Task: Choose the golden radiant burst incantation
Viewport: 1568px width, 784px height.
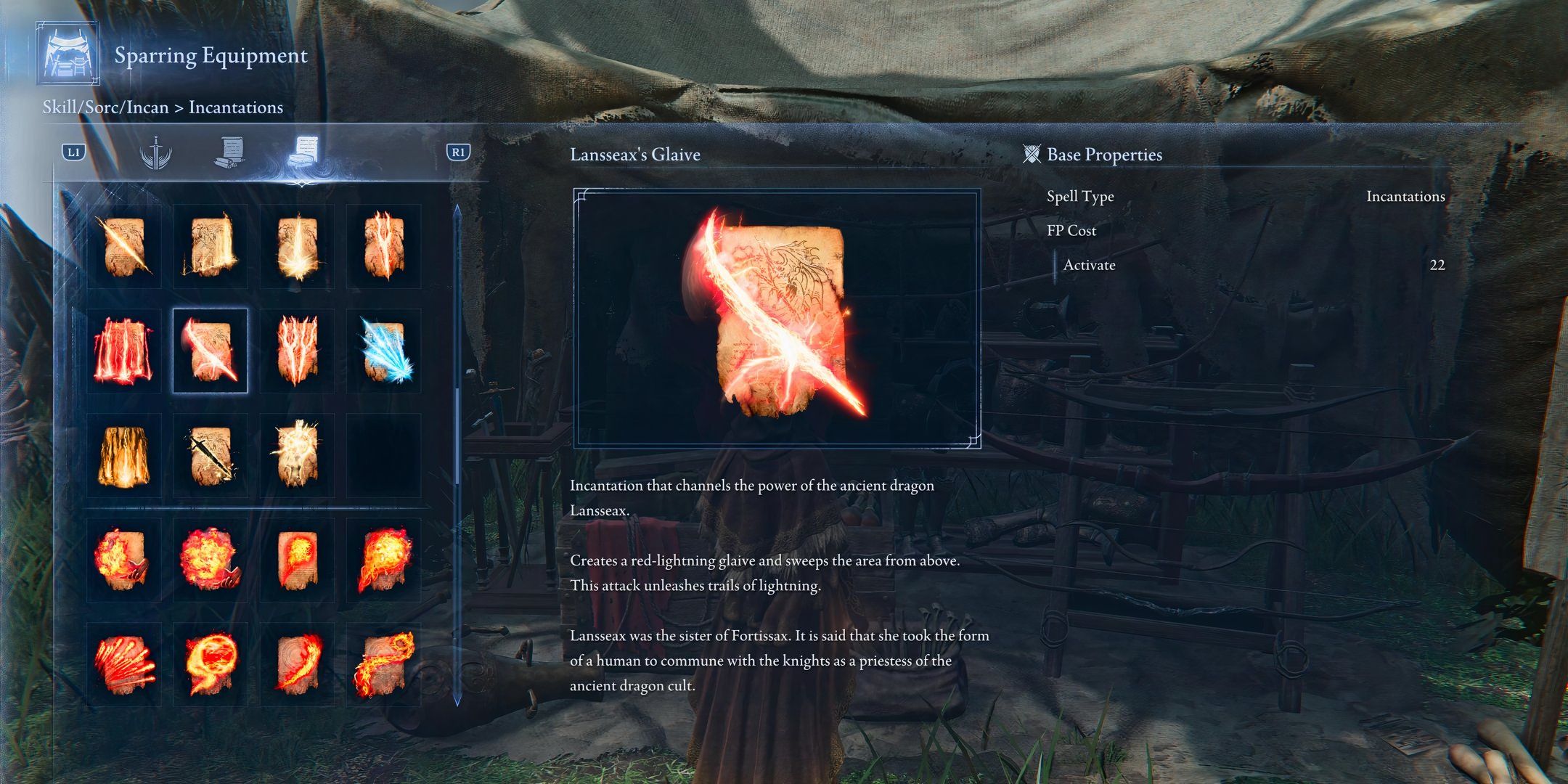Action: 297,456
